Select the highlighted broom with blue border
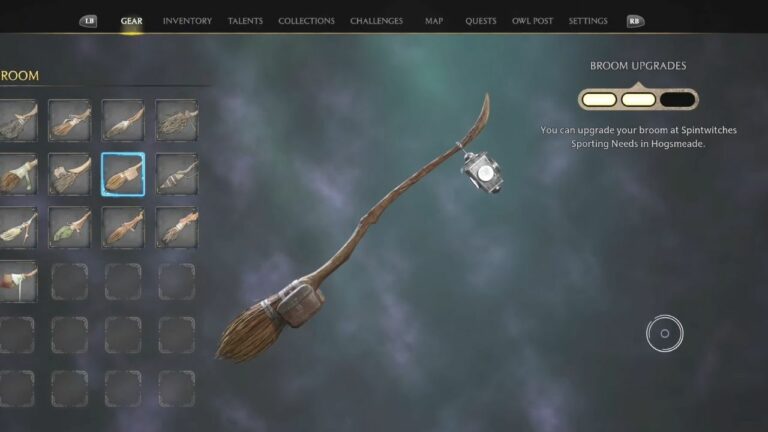Viewport: 768px width, 432px height. 123,174
